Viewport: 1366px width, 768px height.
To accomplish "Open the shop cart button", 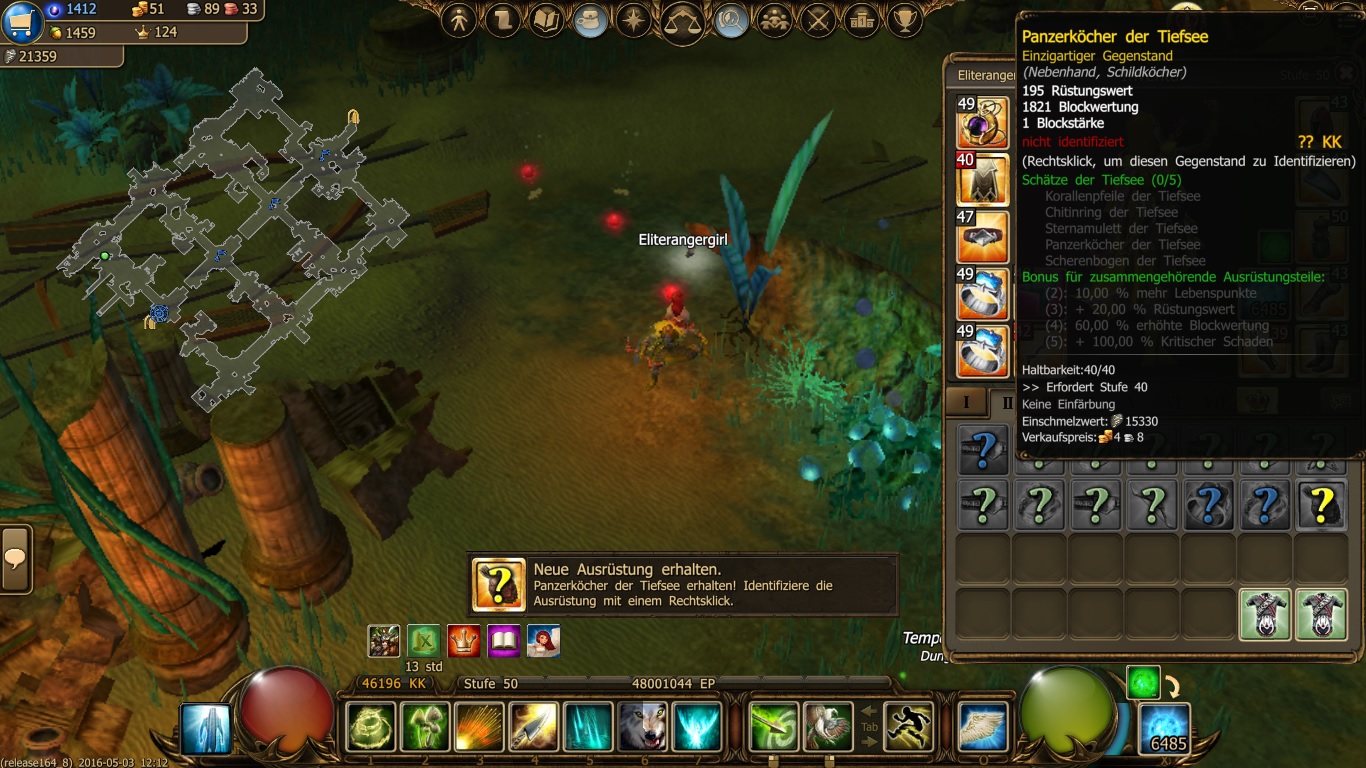I will 22,22.
